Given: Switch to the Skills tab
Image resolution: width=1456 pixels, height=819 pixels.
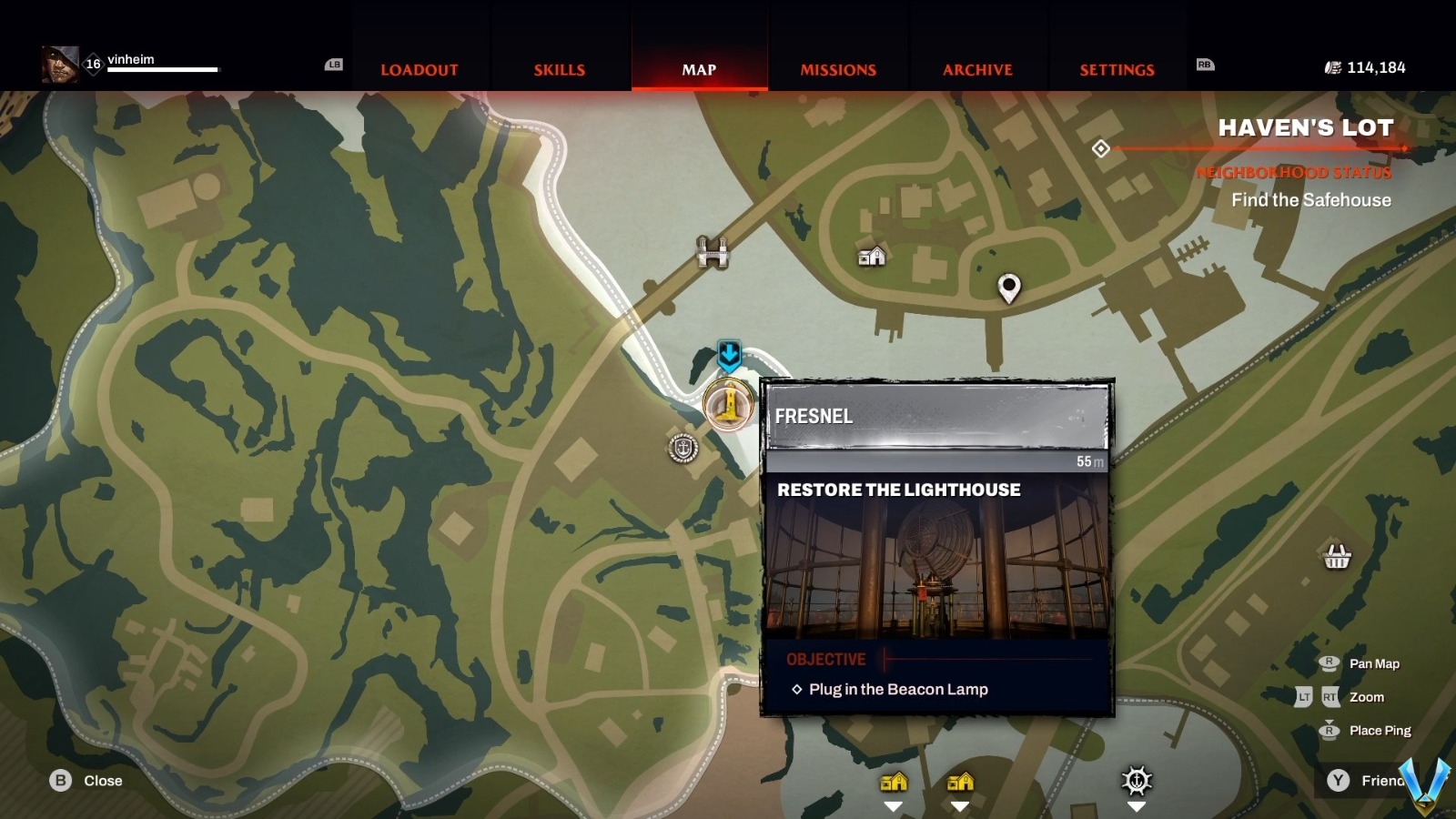Looking at the screenshot, I should point(559,70).
